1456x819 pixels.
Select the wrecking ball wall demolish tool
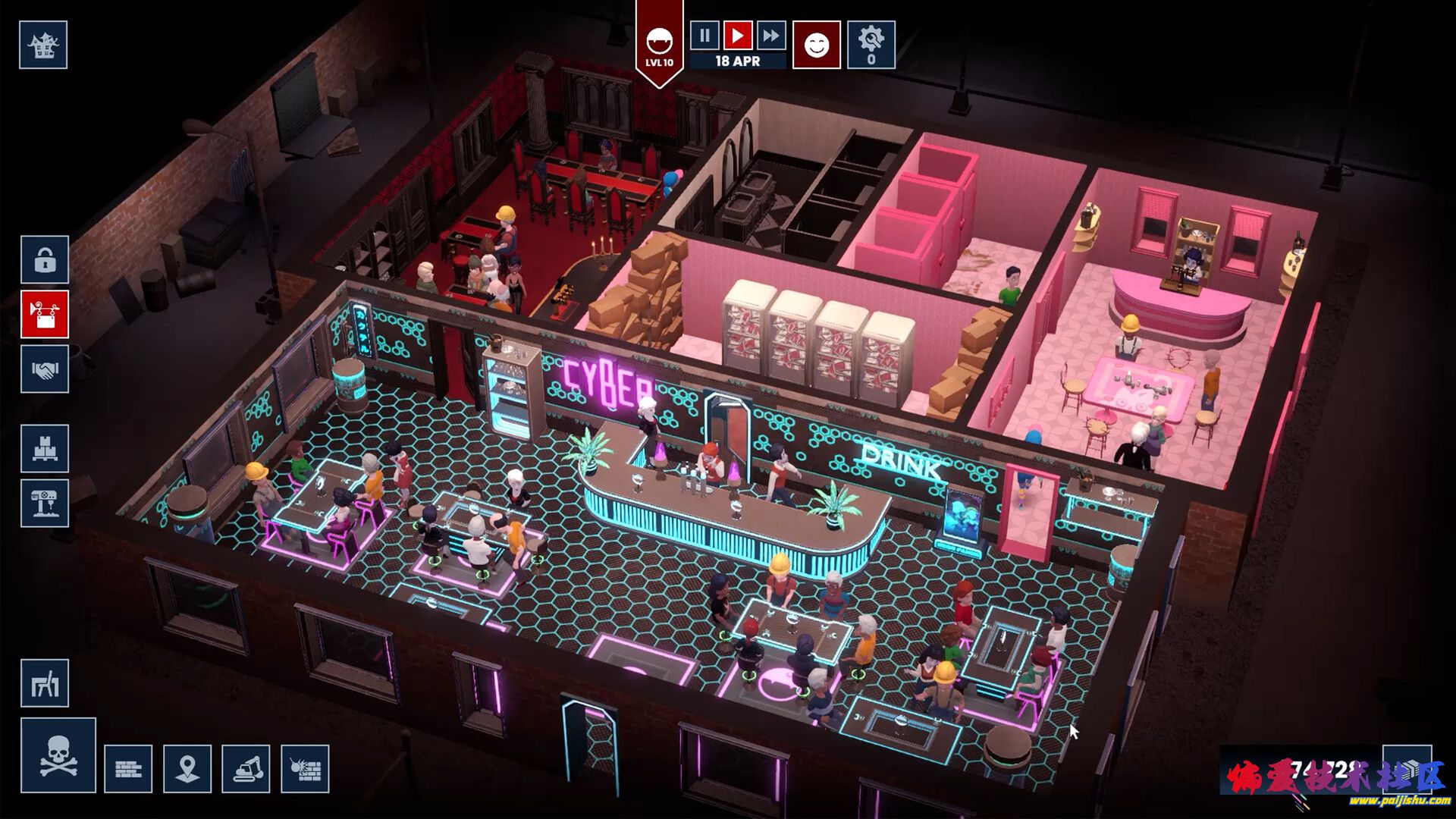305,769
